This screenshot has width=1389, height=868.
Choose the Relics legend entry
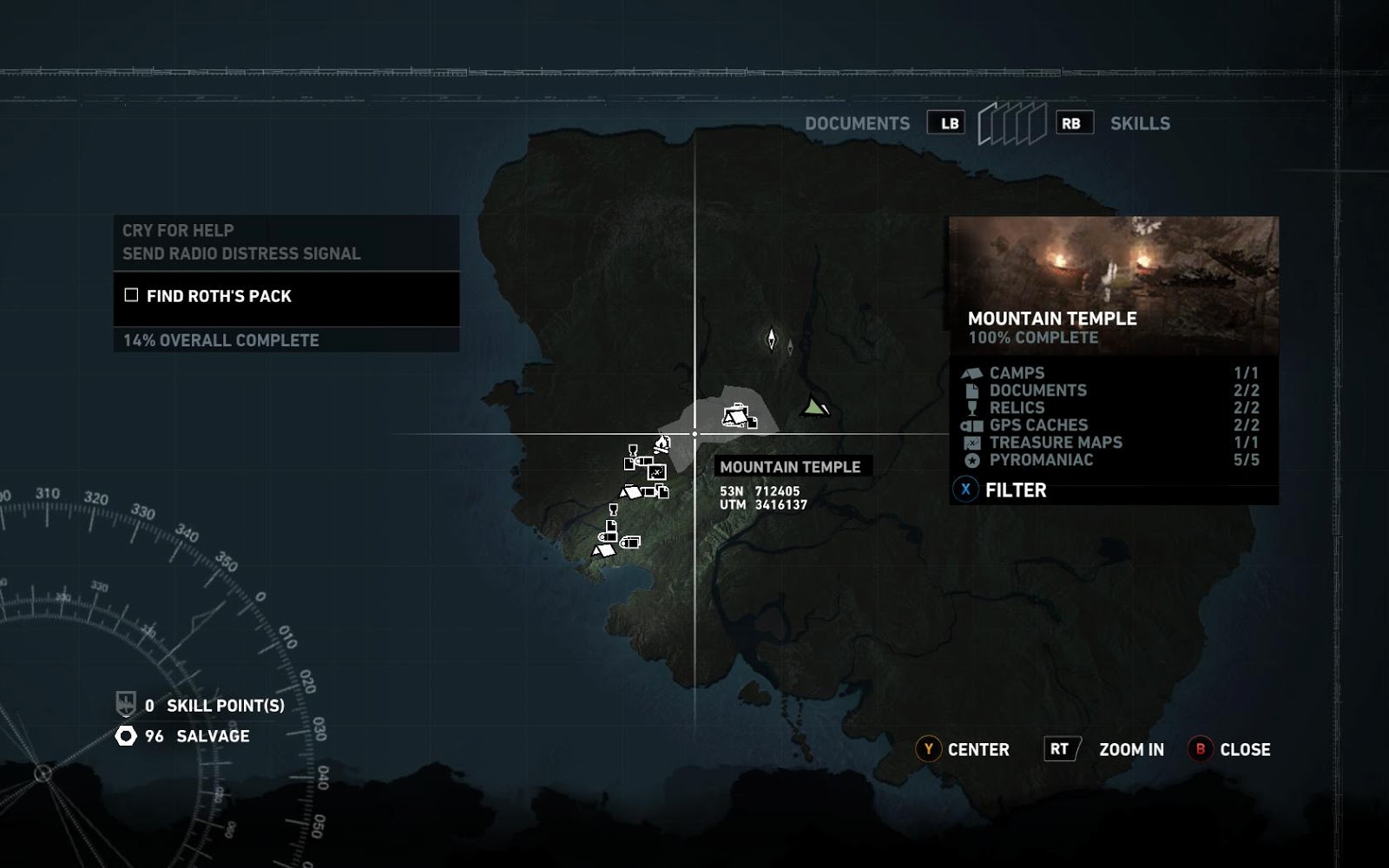pyautogui.click(x=1017, y=408)
